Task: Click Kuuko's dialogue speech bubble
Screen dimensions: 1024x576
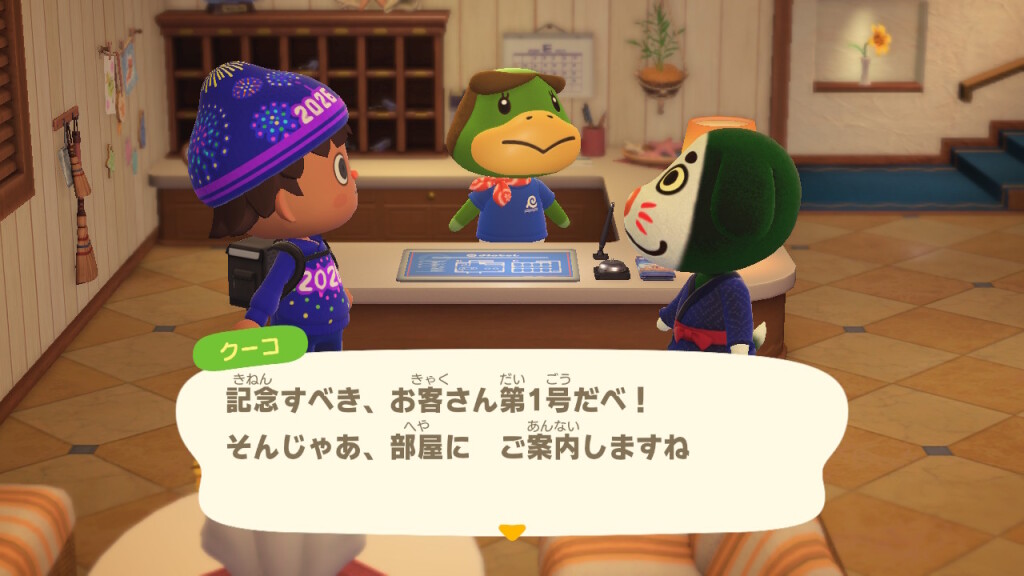Action: pos(510,438)
